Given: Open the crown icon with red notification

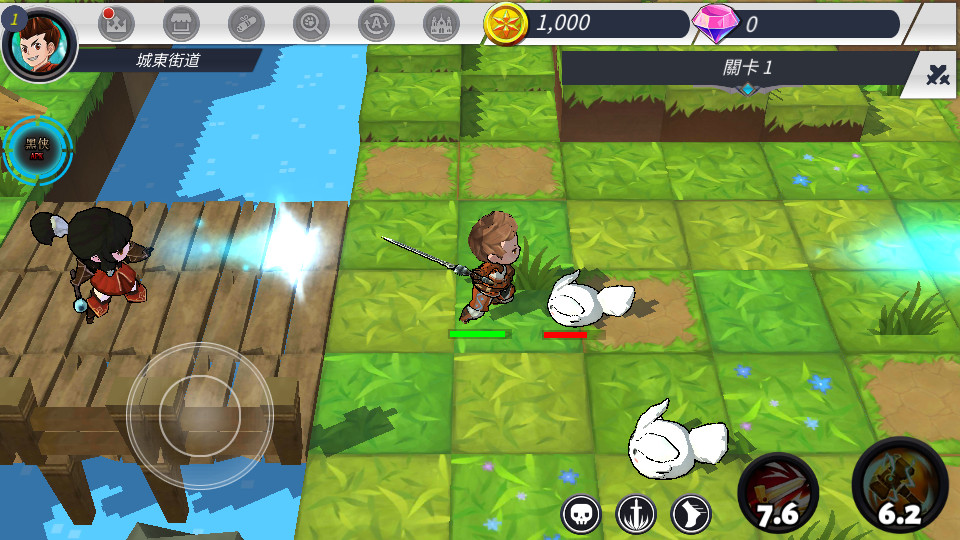Looking at the screenshot, I should pos(115,22).
